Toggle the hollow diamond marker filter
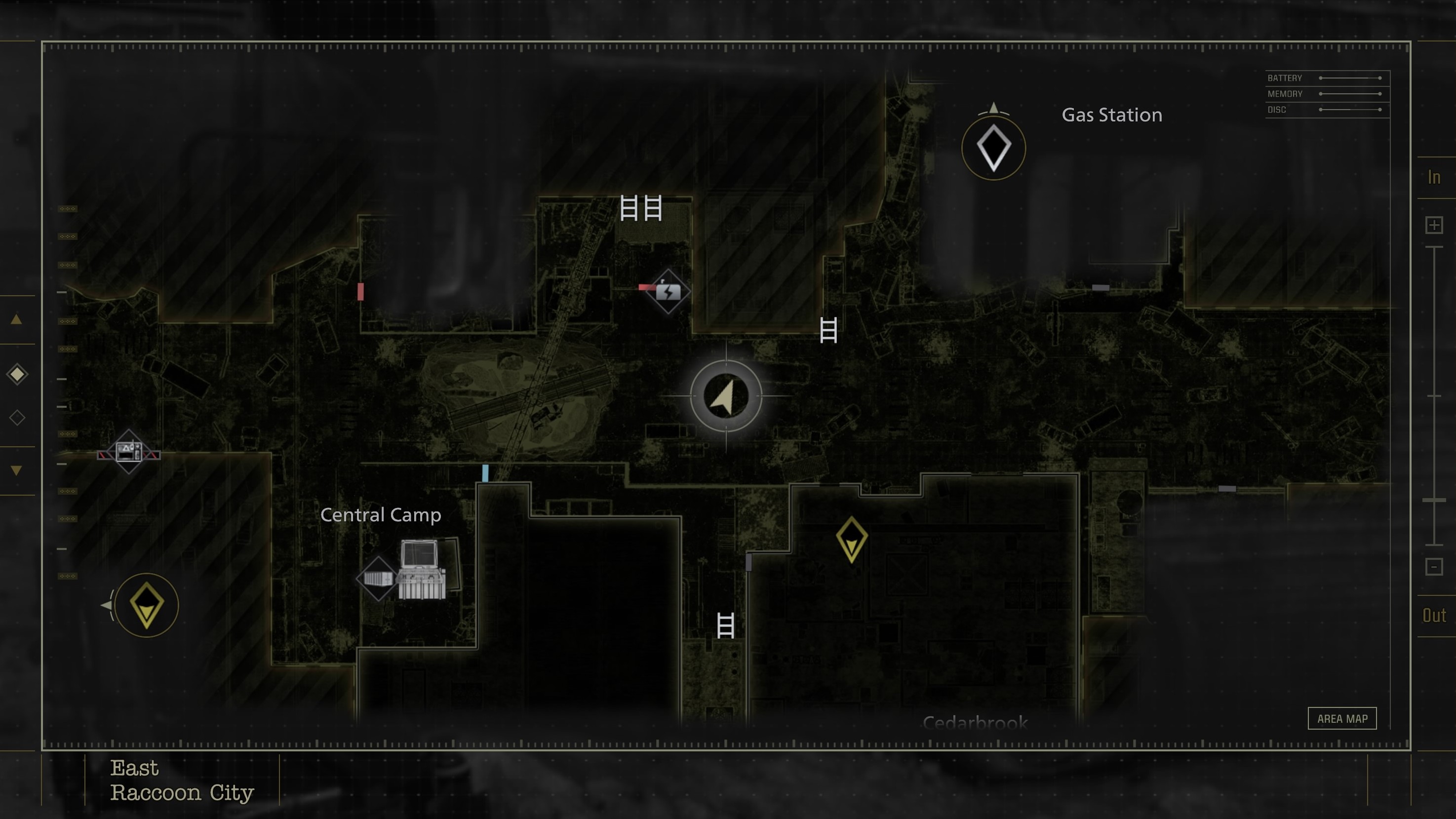The image size is (1456, 819). click(x=17, y=417)
